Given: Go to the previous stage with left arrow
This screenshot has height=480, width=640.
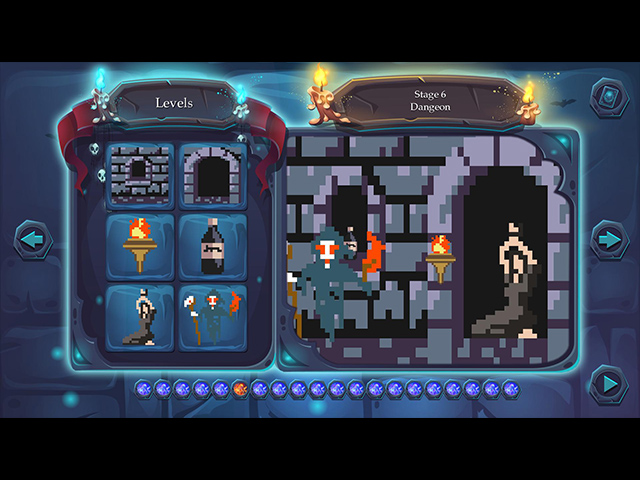Looking at the screenshot, I should pyautogui.click(x=32, y=241).
